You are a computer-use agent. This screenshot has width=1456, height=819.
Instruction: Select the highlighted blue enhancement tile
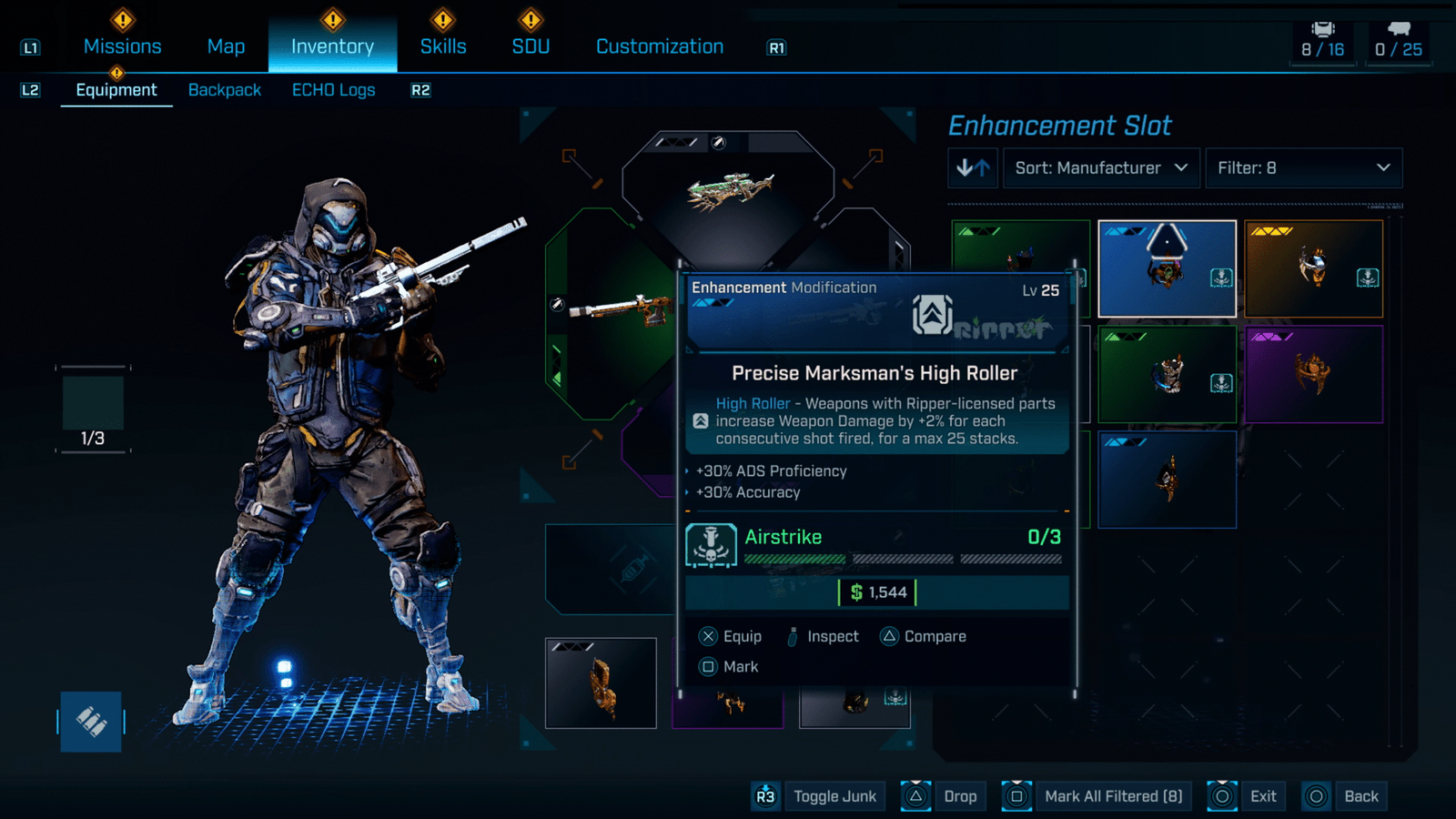tap(1167, 268)
